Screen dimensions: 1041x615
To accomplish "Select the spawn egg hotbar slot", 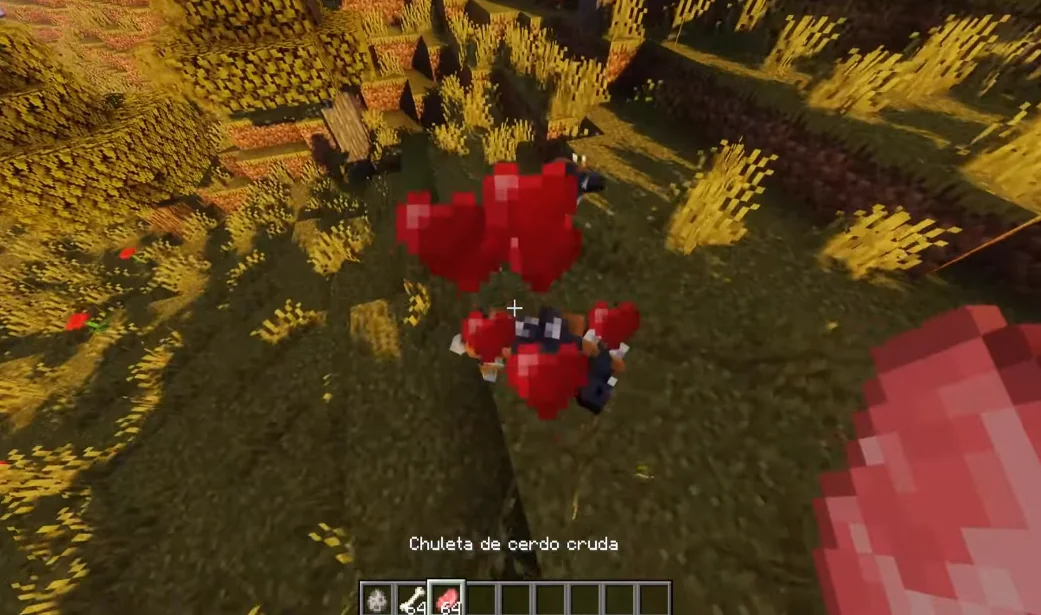I will coord(378,600).
